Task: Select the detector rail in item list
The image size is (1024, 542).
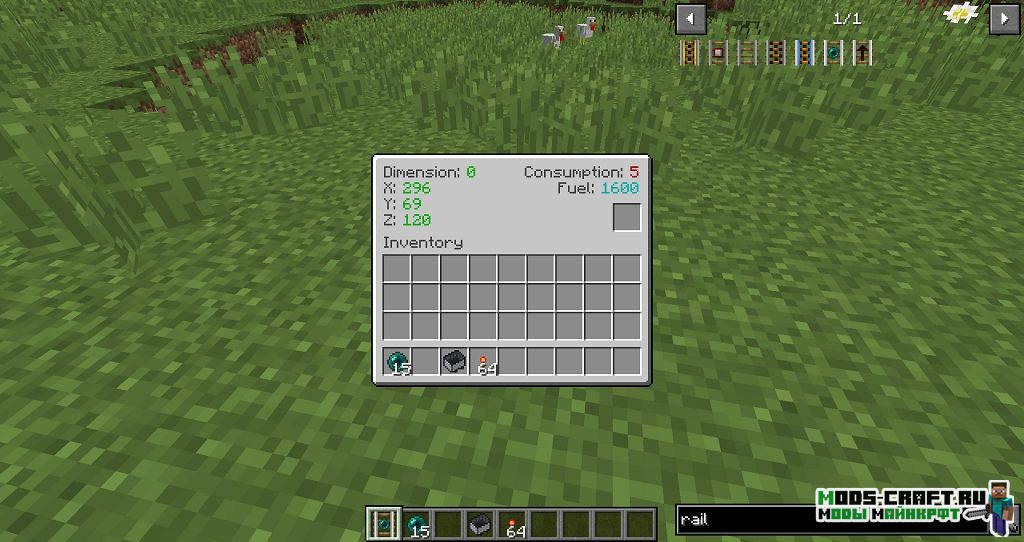Action: (717, 53)
